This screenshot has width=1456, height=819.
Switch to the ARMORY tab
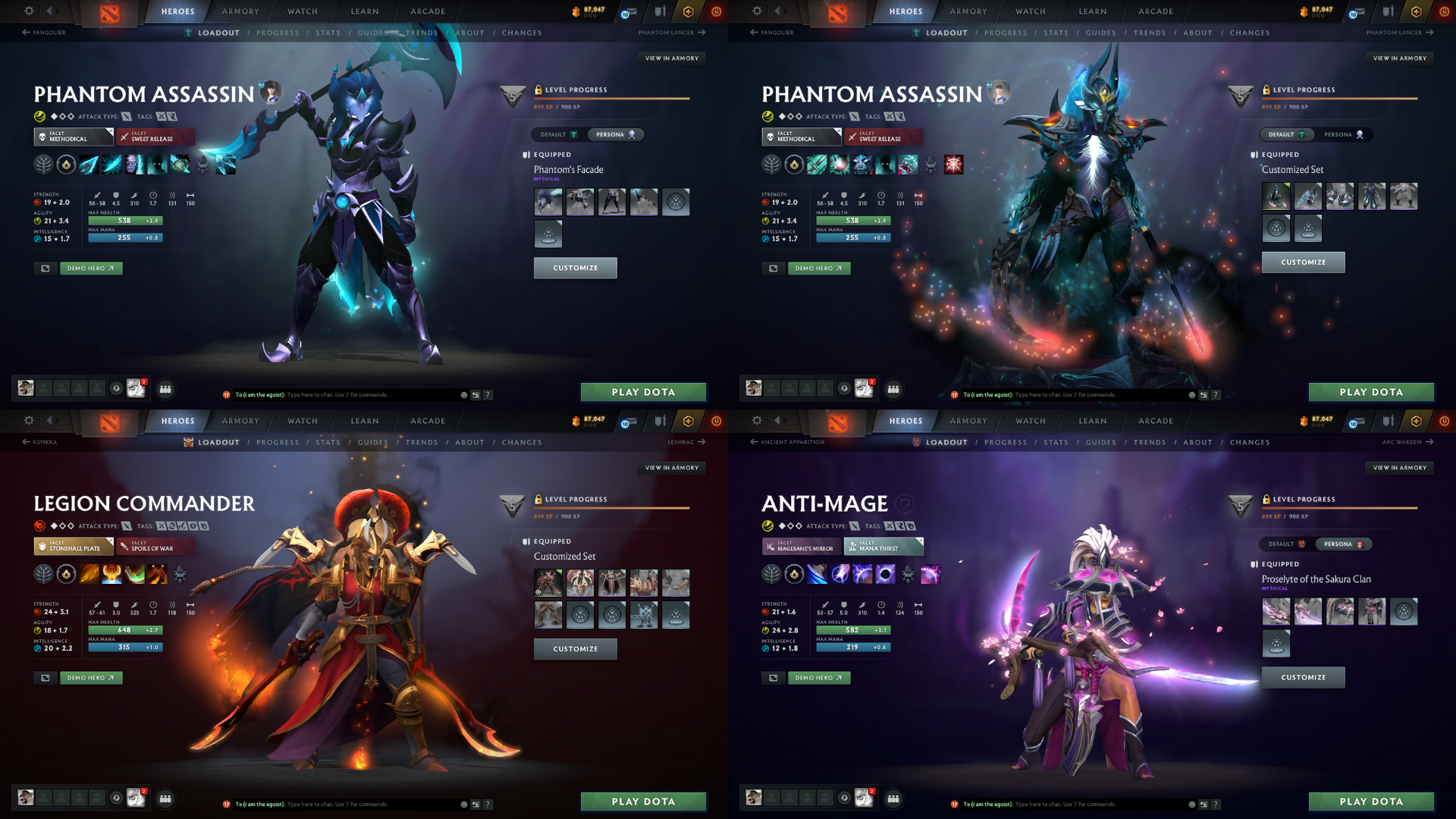240,11
